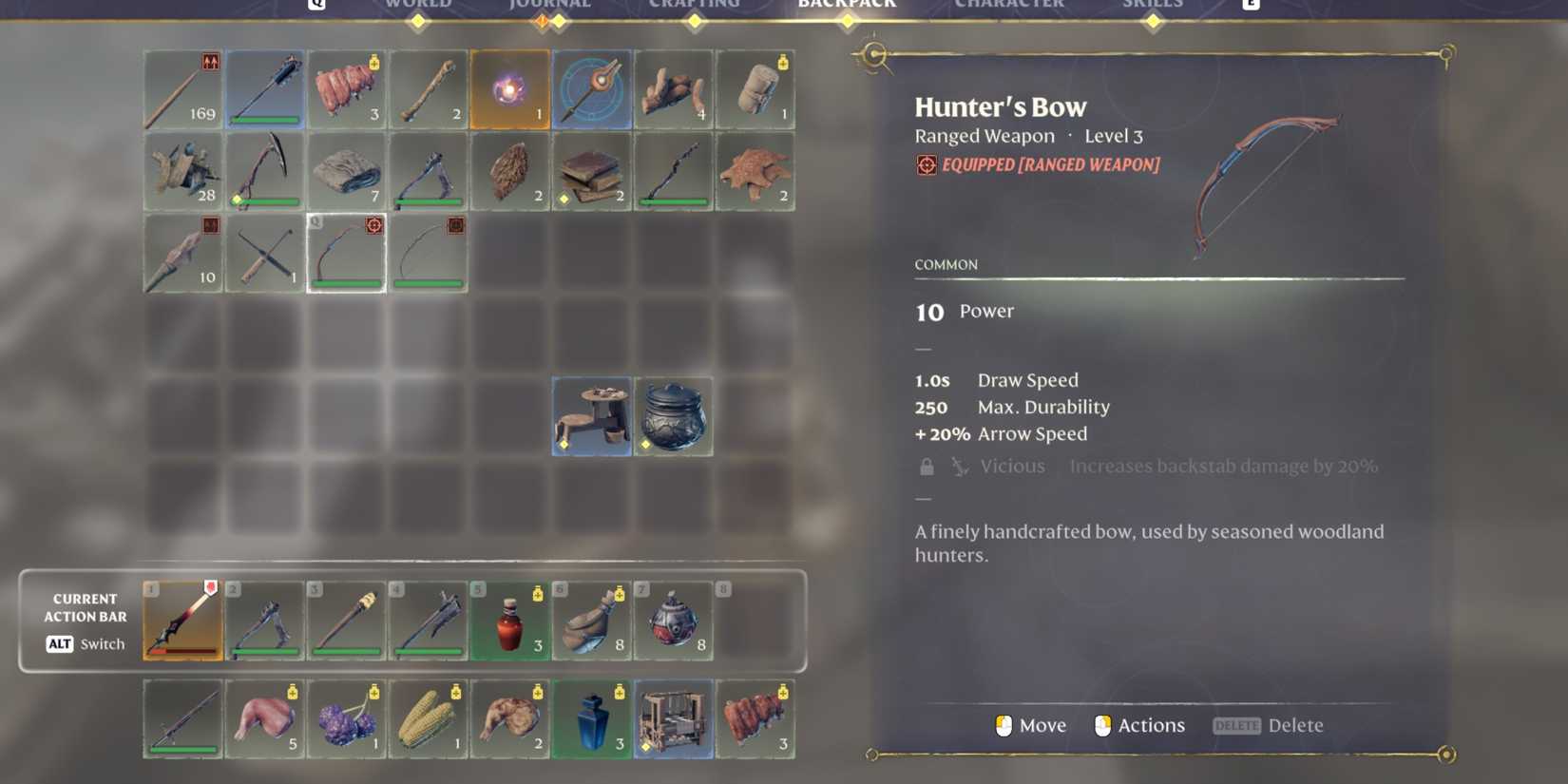Click the bedroll item in the top row
This screenshot has width=1568, height=784.
click(x=755, y=88)
